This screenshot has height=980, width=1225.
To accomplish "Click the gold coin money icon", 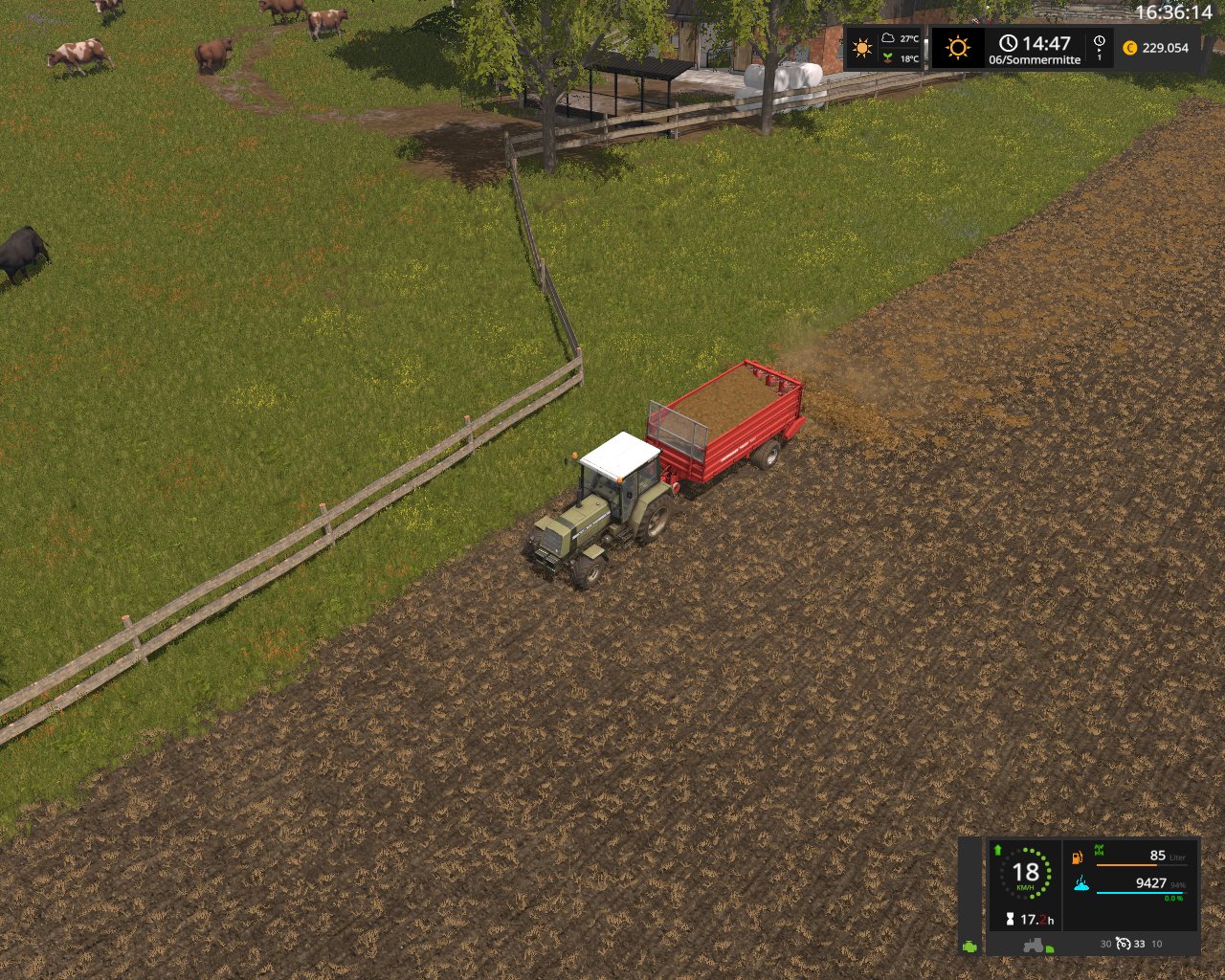I will (x=1130, y=48).
